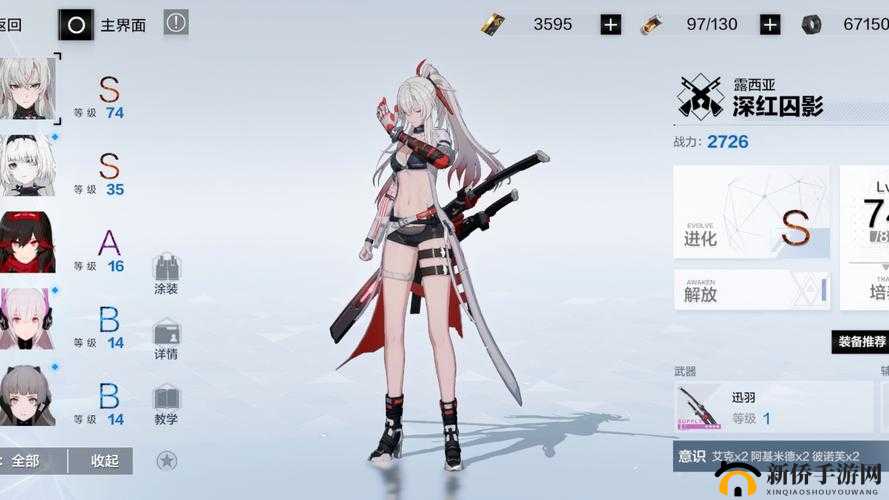Select the brown-haired B-rank character portrait
Screen dimensions: 889x500
[27, 395]
